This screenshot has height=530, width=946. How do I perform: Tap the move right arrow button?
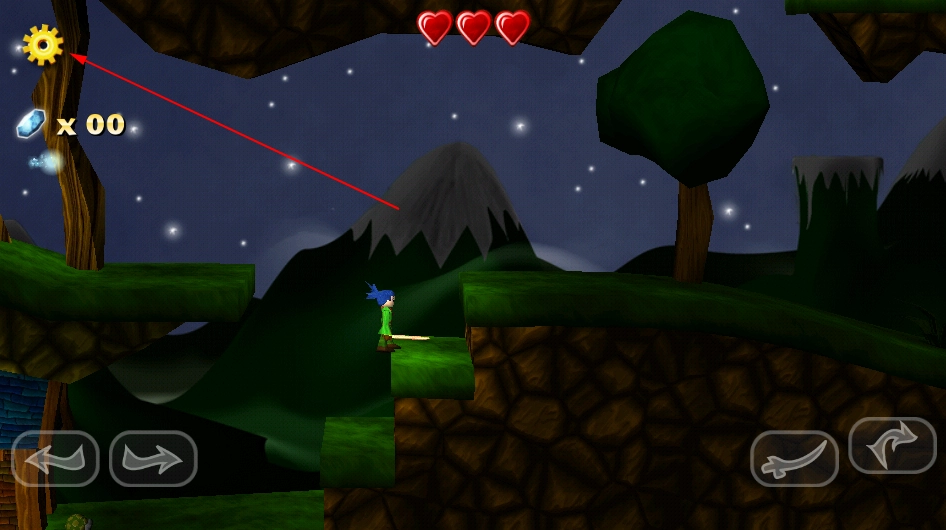(153, 459)
